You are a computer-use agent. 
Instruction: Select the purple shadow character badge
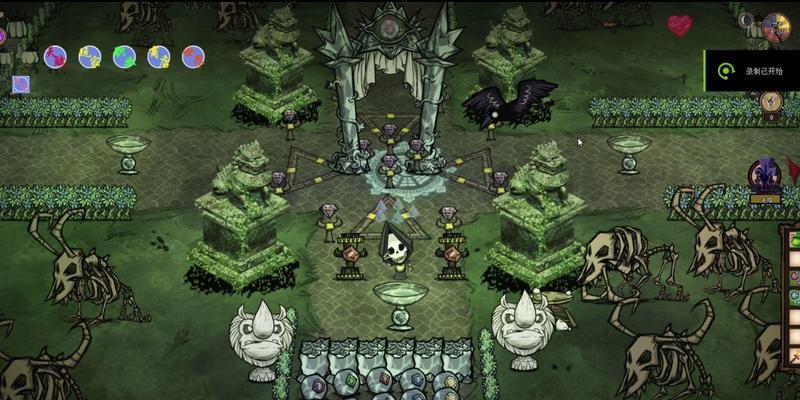click(x=767, y=178)
